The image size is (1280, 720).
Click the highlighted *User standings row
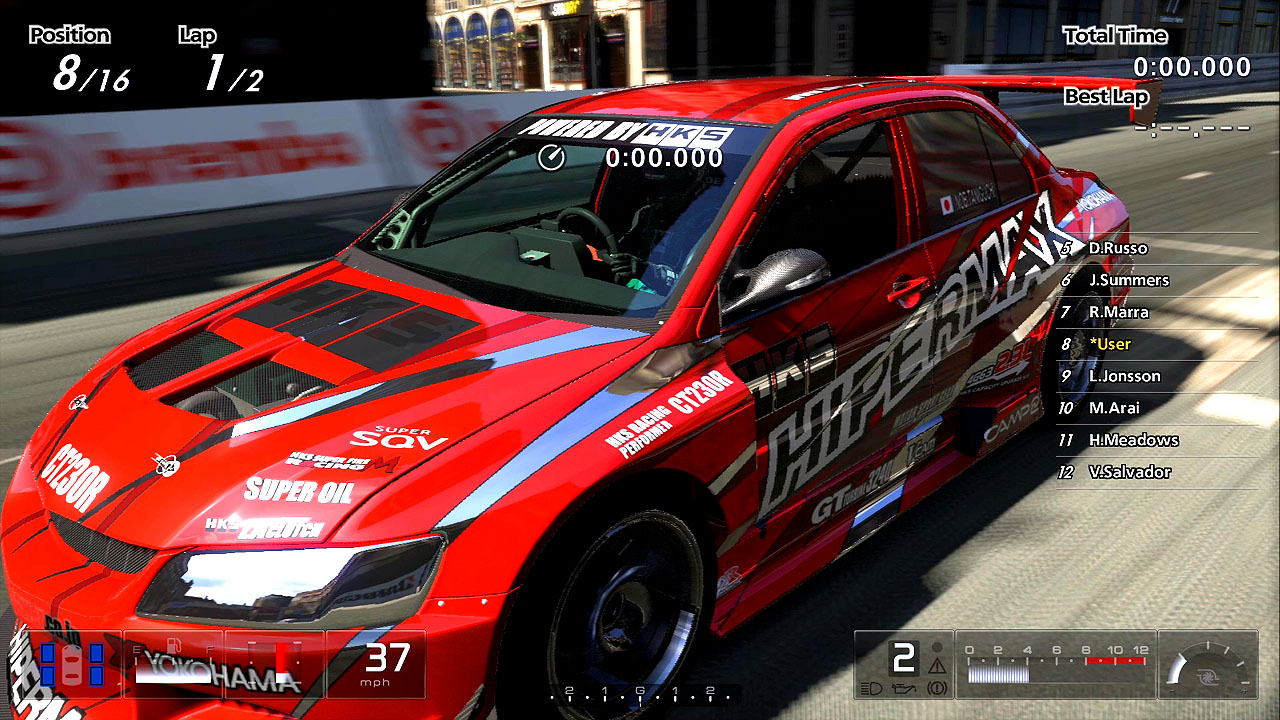pyautogui.click(x=1110, y=344)
